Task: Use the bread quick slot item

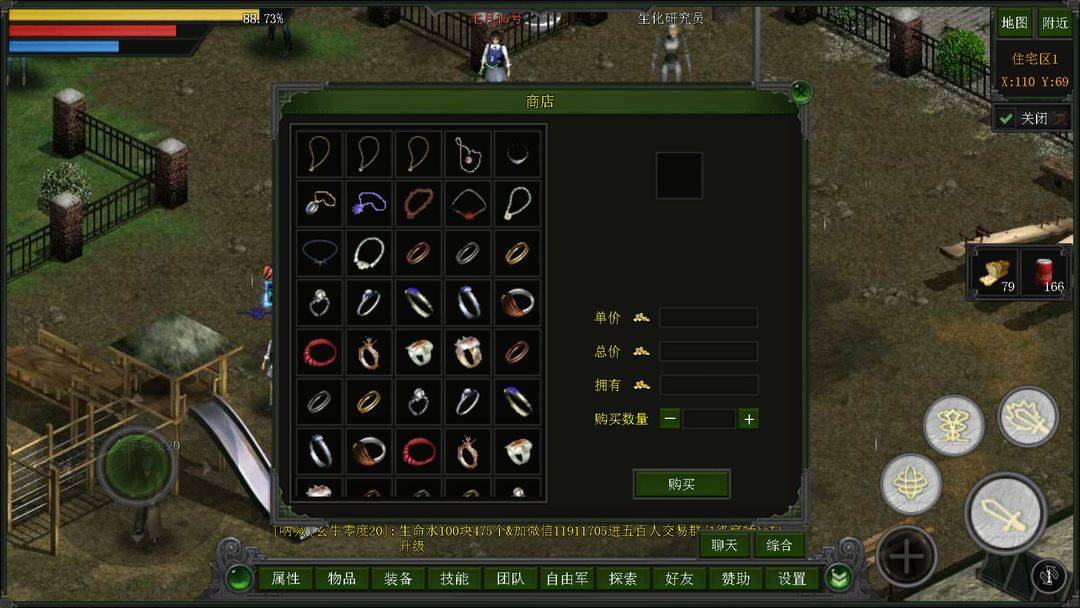Action: pos(994,274)
